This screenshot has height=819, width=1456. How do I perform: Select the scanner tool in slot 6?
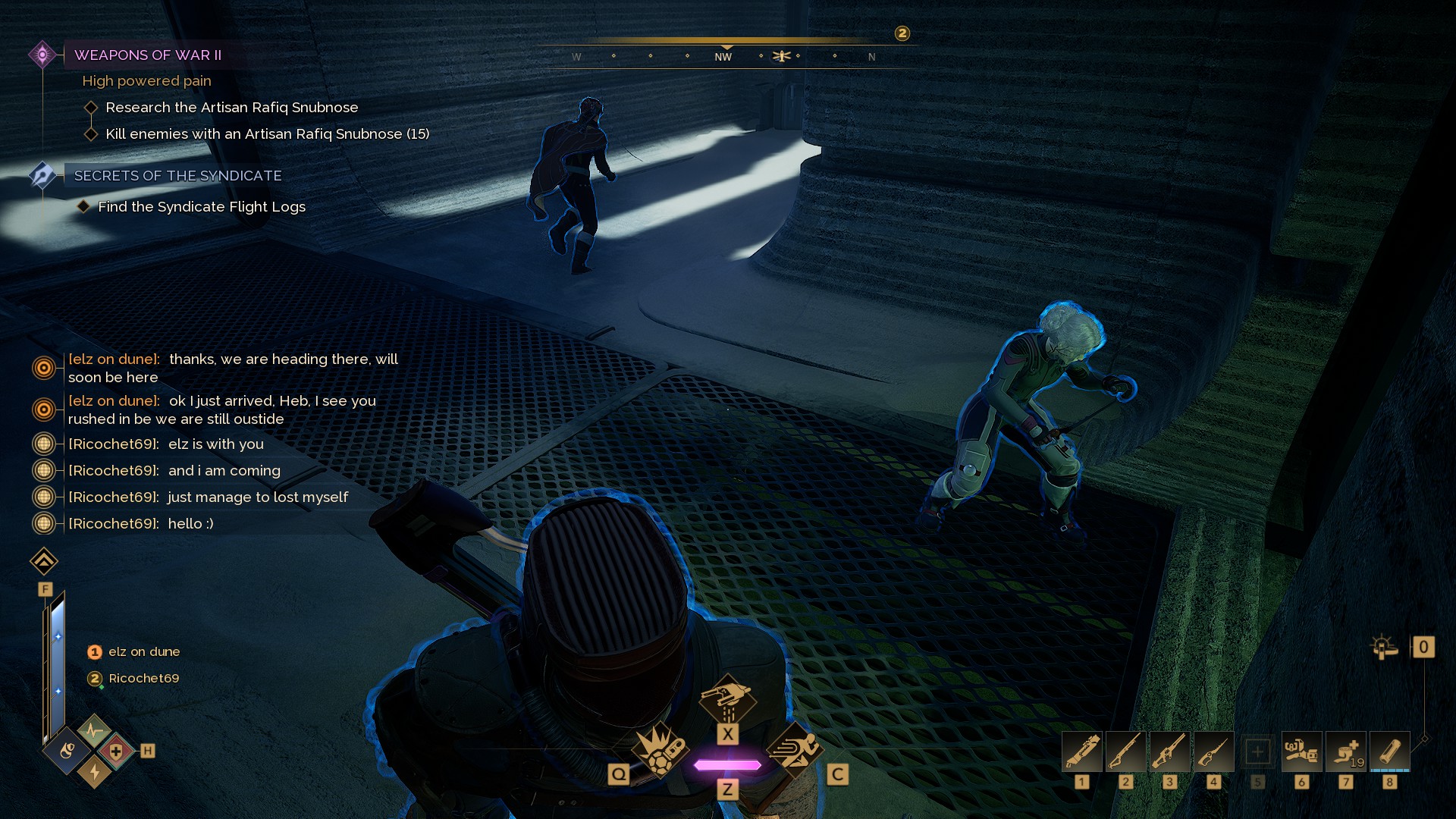(1301, 752)
